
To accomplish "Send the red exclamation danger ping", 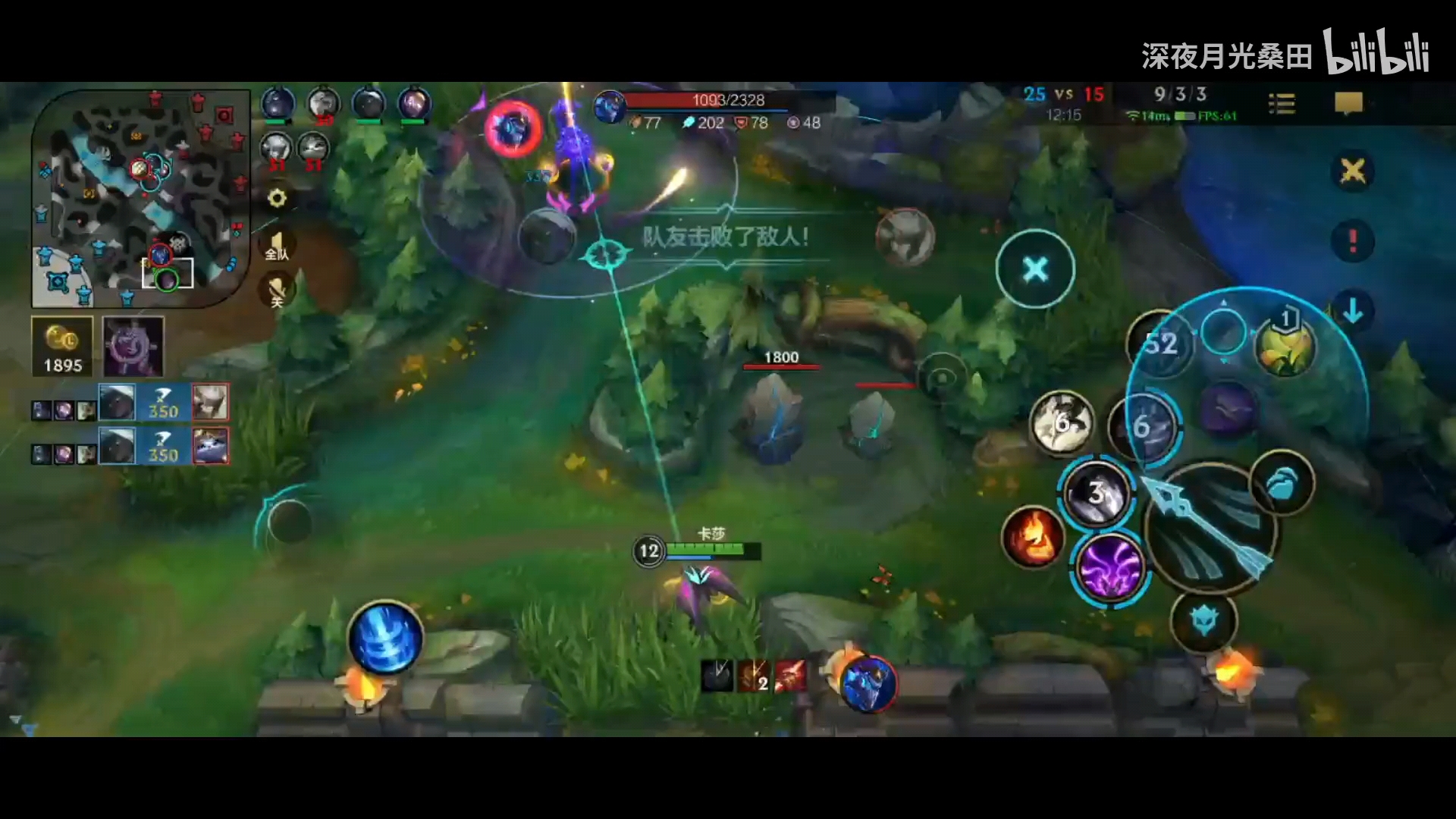I will point(1352,241).
